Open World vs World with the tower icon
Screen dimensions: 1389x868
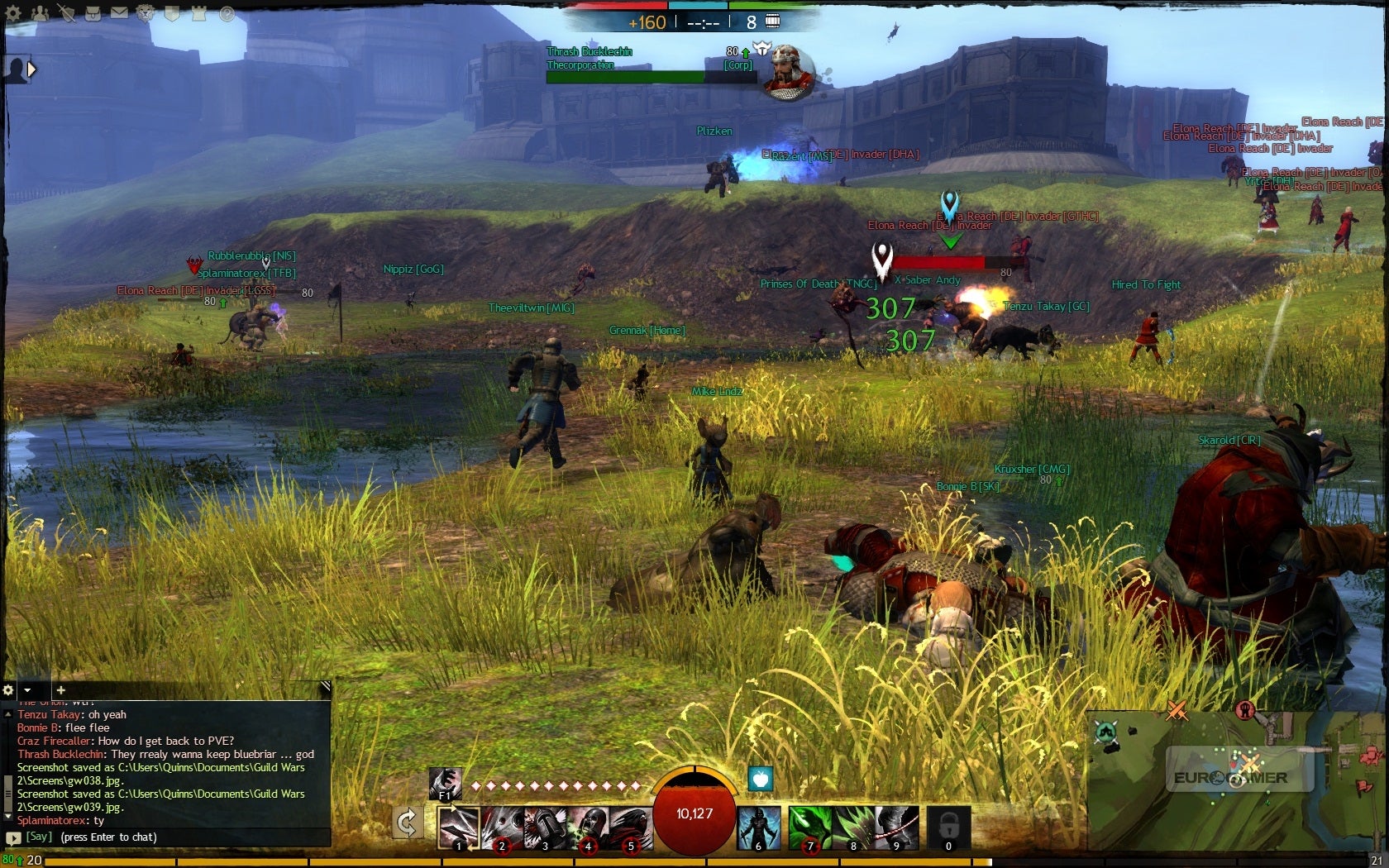[x=199, y=13]
